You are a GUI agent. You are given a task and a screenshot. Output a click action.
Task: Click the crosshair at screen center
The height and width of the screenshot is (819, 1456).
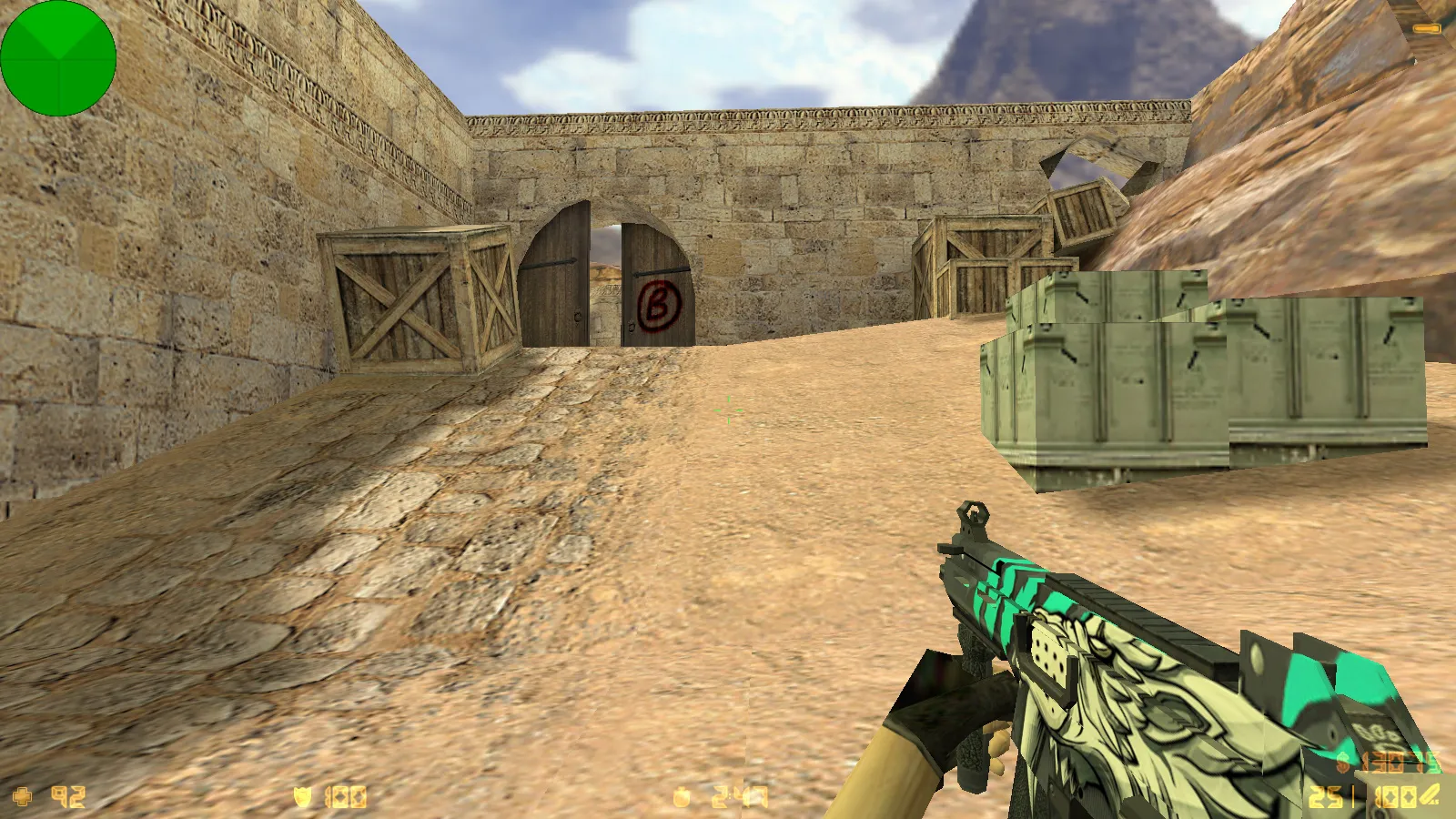[x=728, y=411]
